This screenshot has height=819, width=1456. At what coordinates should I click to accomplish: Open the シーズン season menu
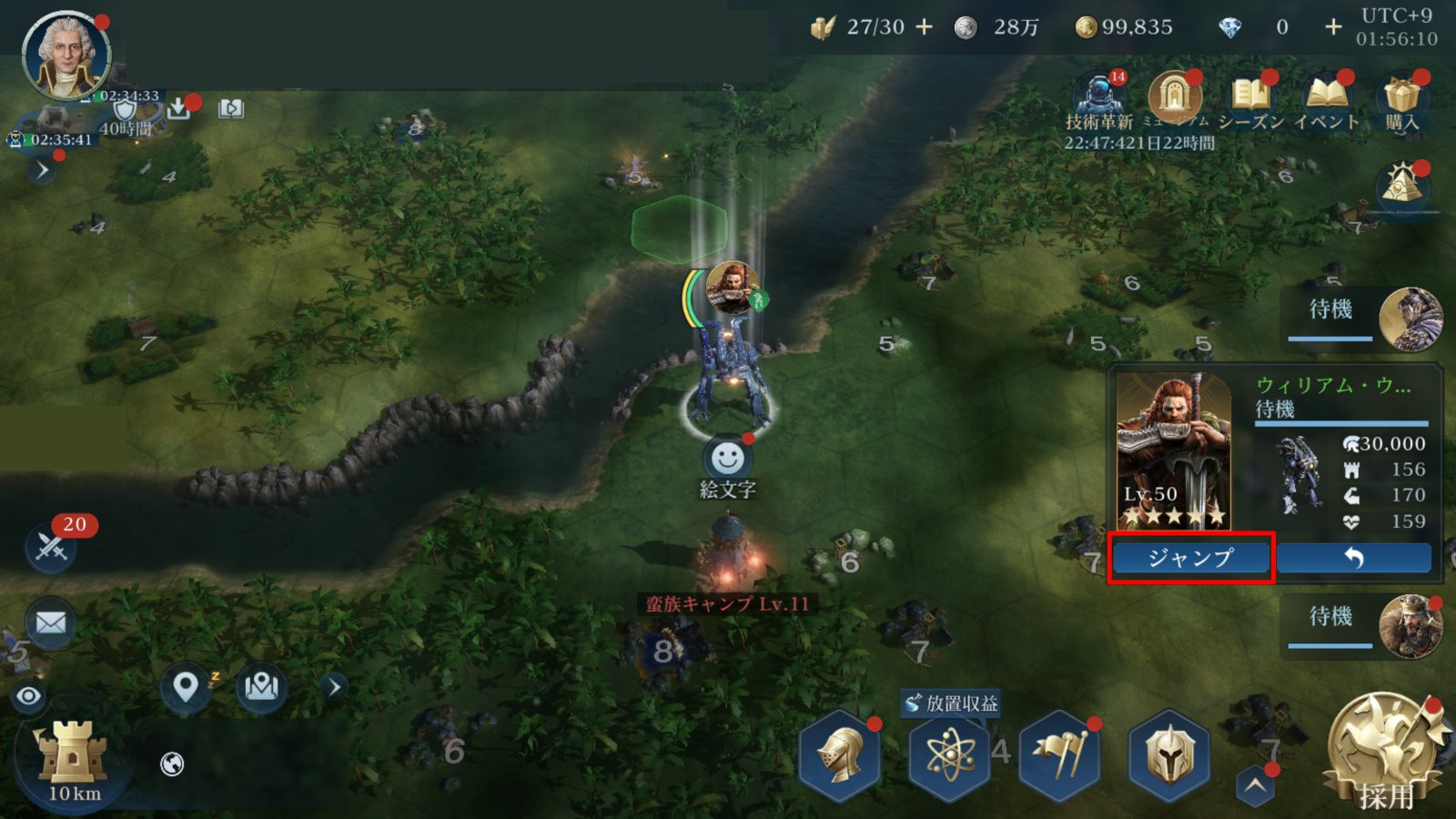pyautogui.click(x=1250, y=98)
